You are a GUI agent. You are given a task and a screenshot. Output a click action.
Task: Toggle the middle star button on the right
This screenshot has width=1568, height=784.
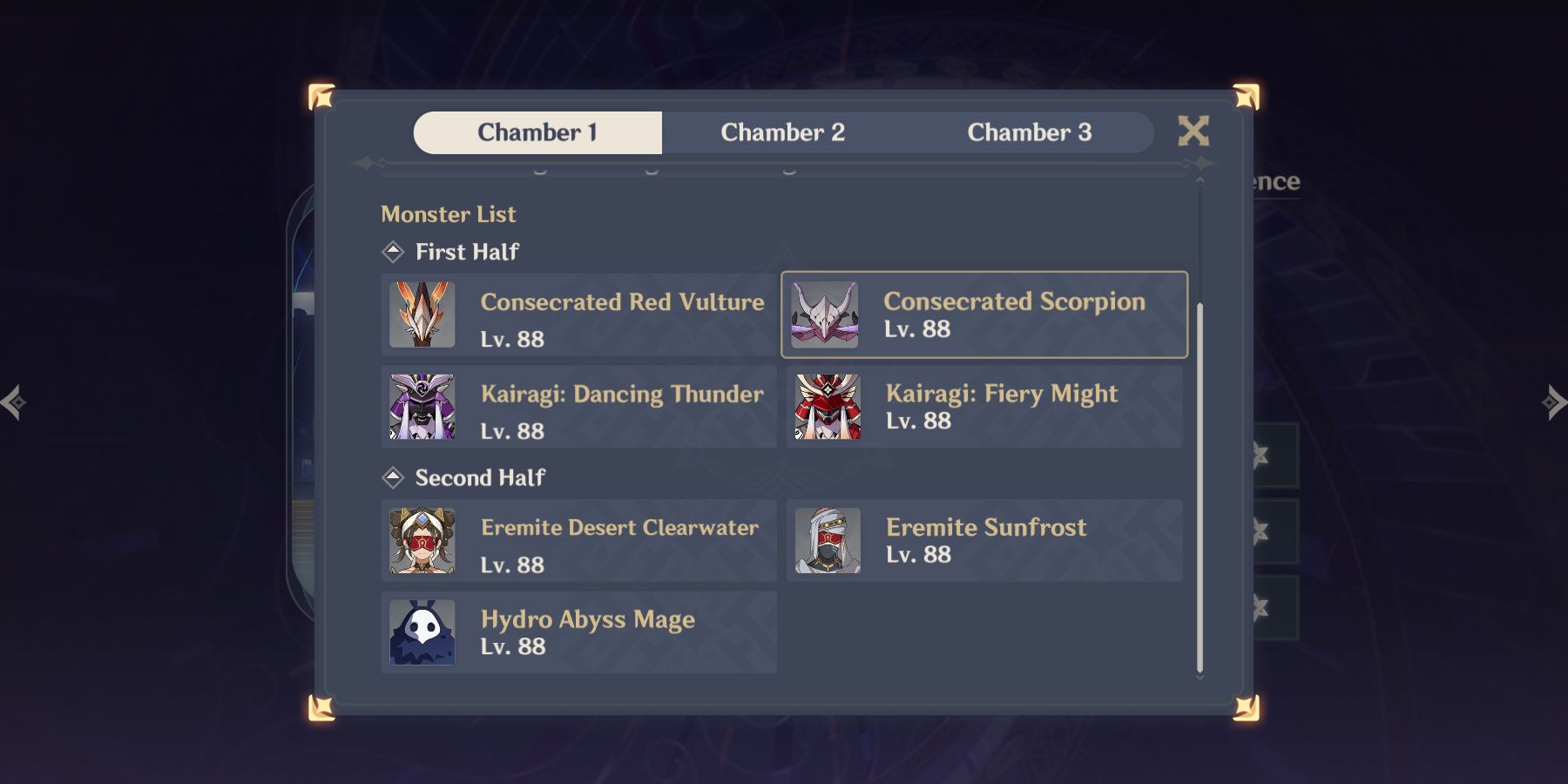pos(1260,530)
